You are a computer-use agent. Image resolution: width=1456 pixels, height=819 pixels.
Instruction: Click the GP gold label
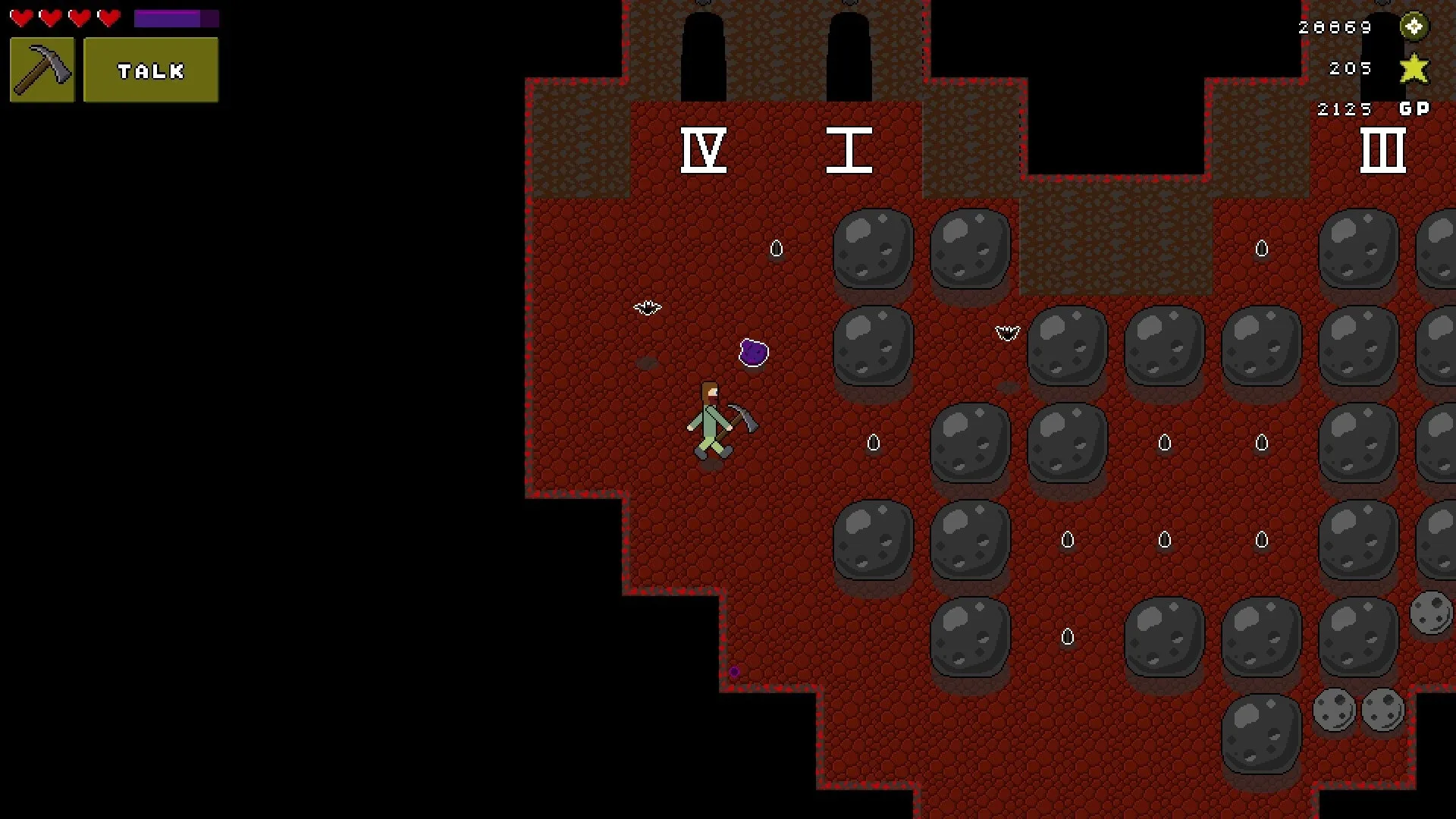1414,108
